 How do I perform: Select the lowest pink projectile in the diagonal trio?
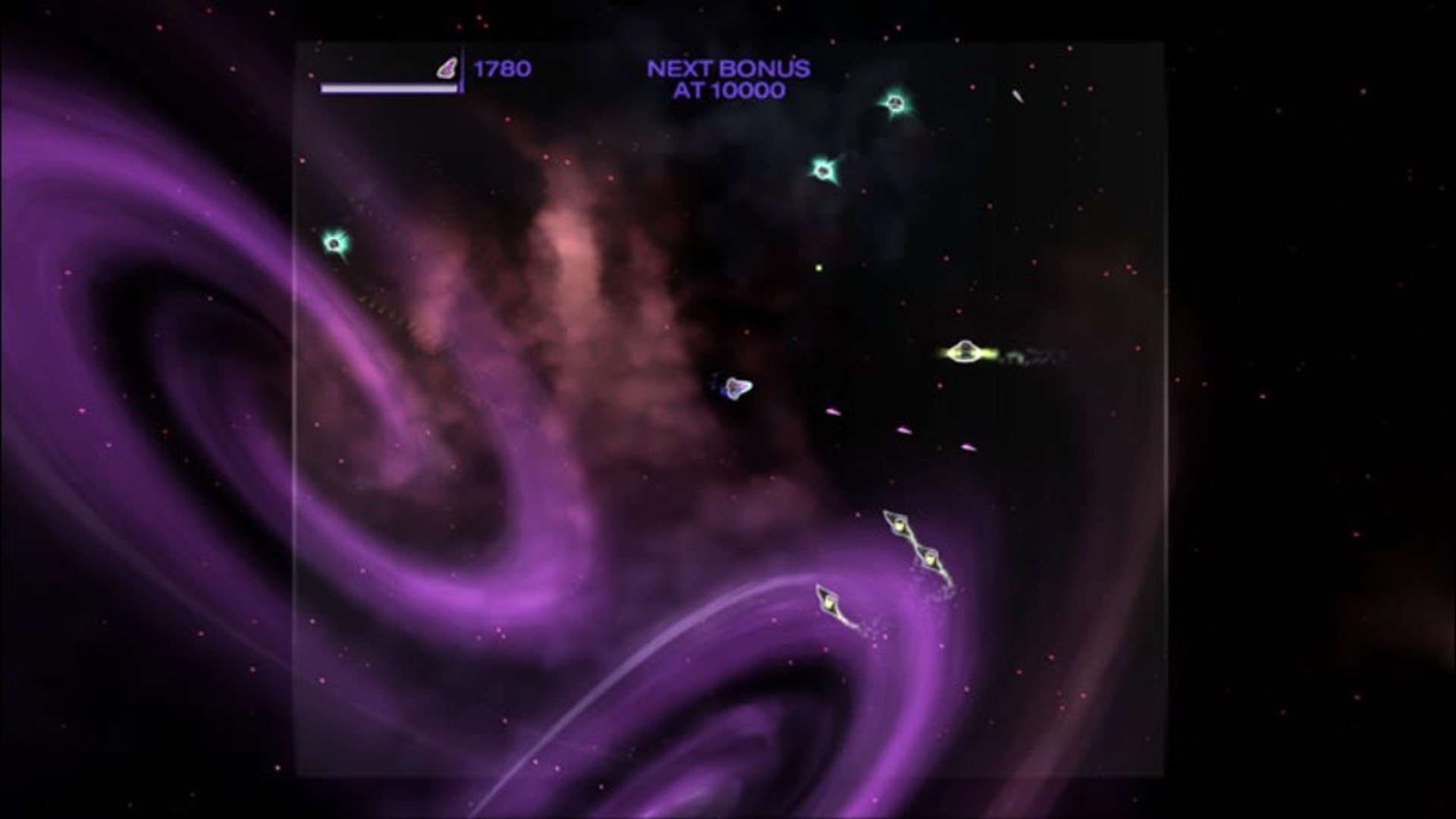pos(967,447)
